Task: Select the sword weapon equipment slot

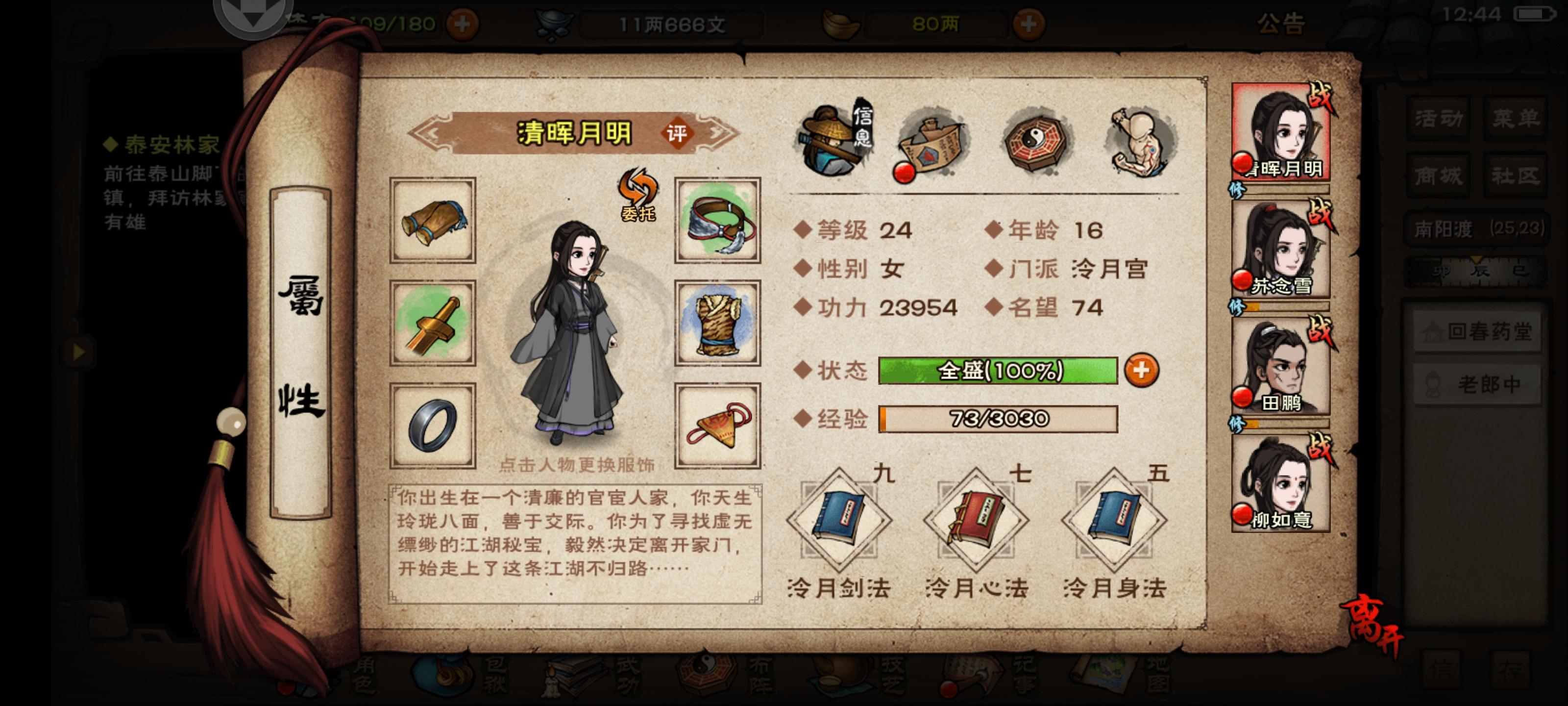Action: coord(433,320)
